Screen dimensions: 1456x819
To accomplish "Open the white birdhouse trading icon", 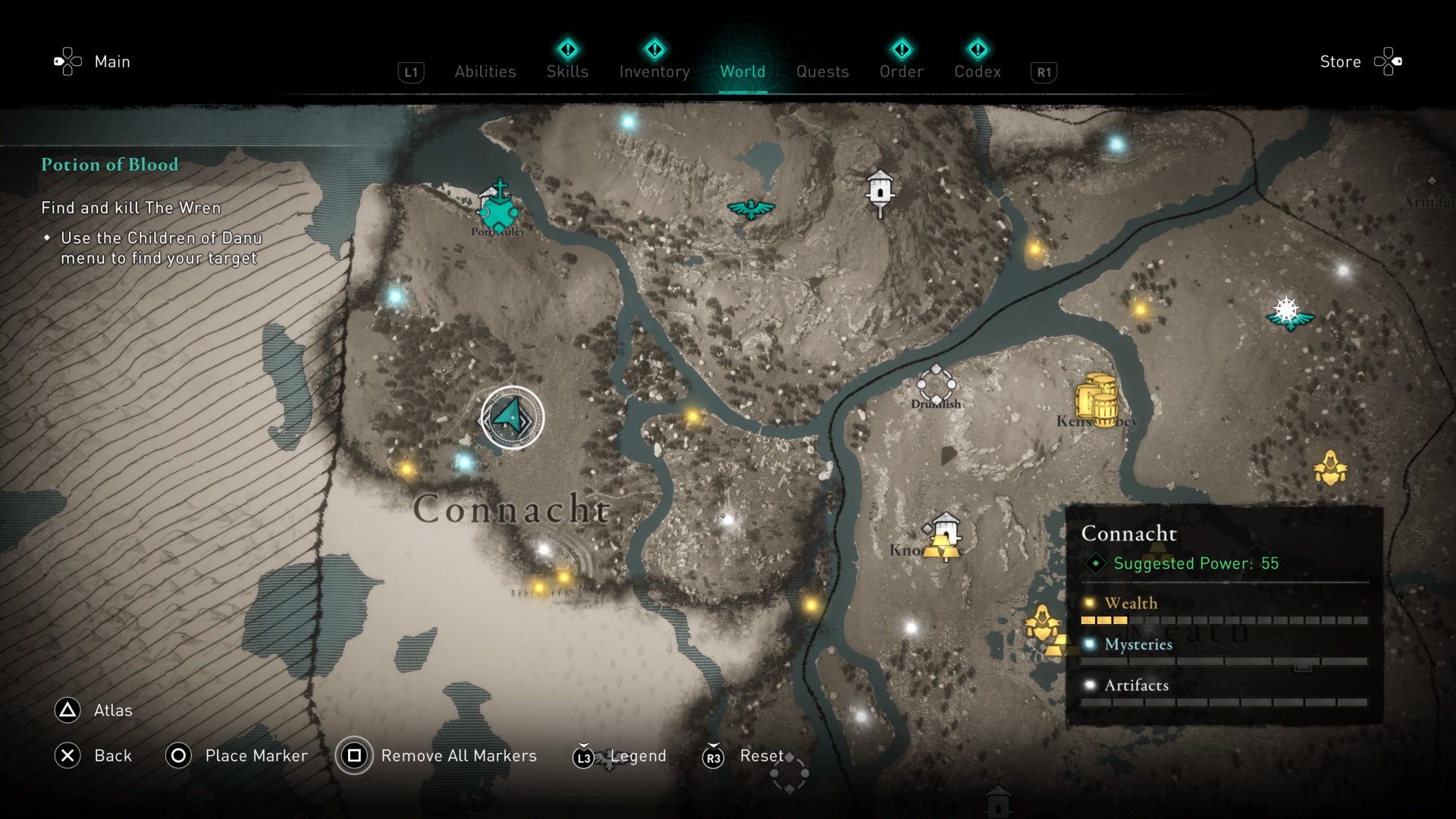I will click(880, 191).
